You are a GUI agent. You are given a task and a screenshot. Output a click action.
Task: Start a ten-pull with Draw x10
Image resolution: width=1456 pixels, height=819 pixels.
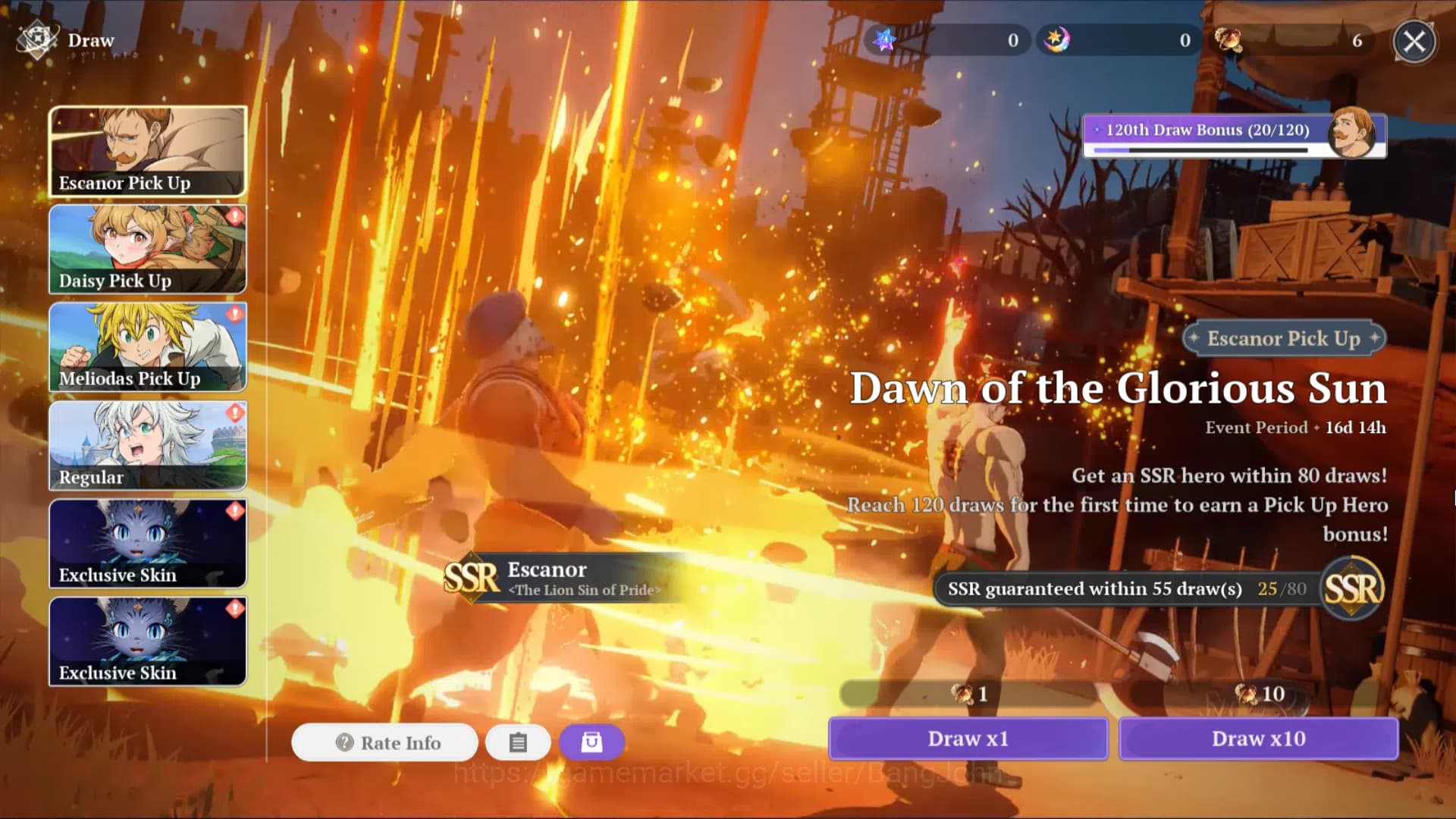(1258, 739)
